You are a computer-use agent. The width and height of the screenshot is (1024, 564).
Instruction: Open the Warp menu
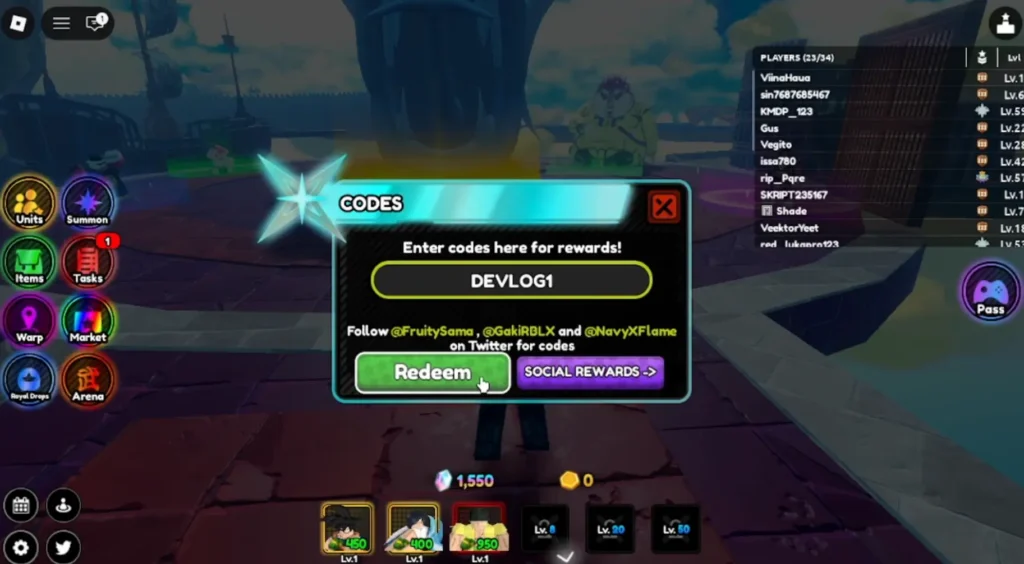point(29,321)
